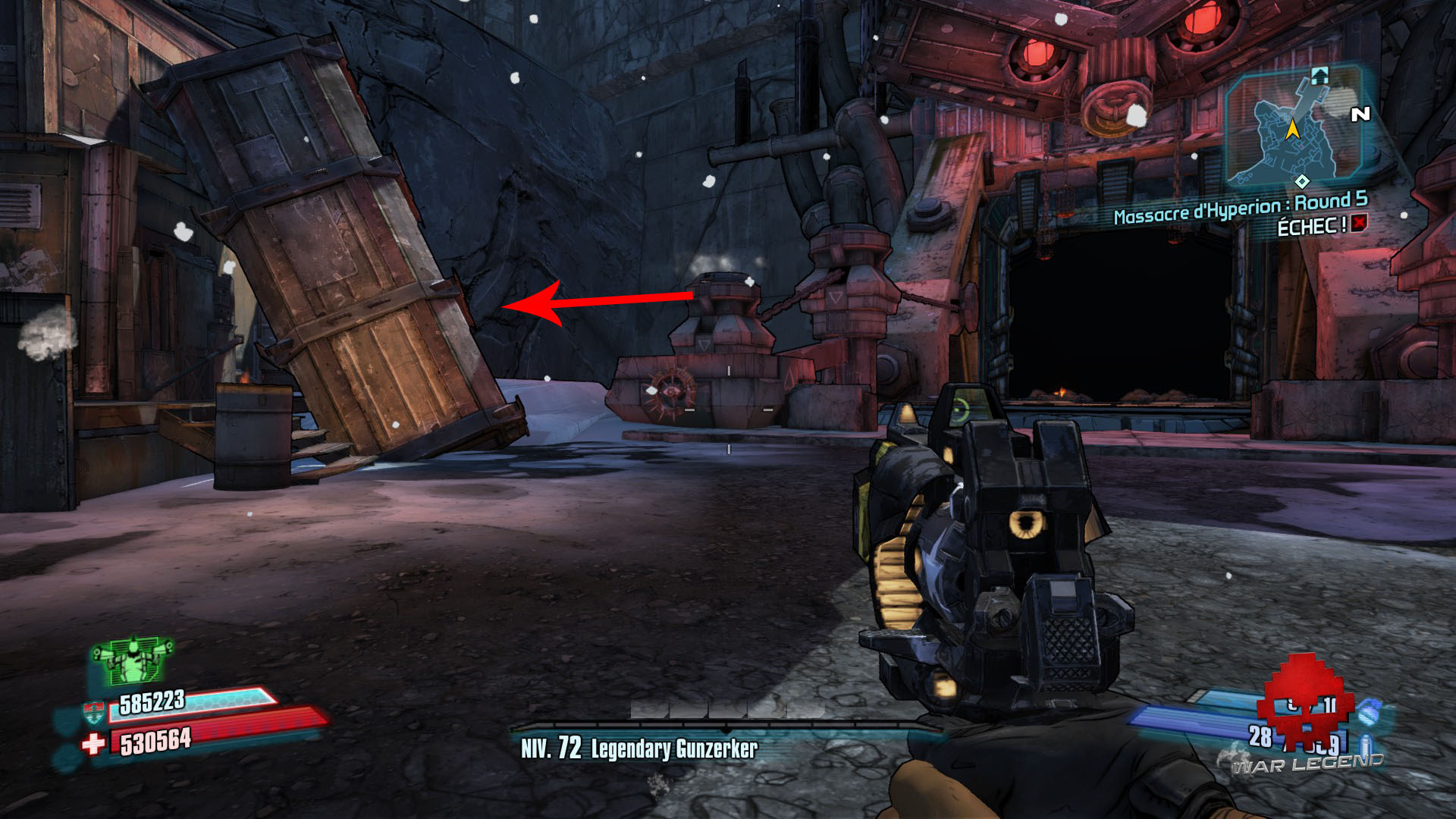Click the blue bullet icon below the grenade
1456x819 pixels.
click(x=1364, y=743)
